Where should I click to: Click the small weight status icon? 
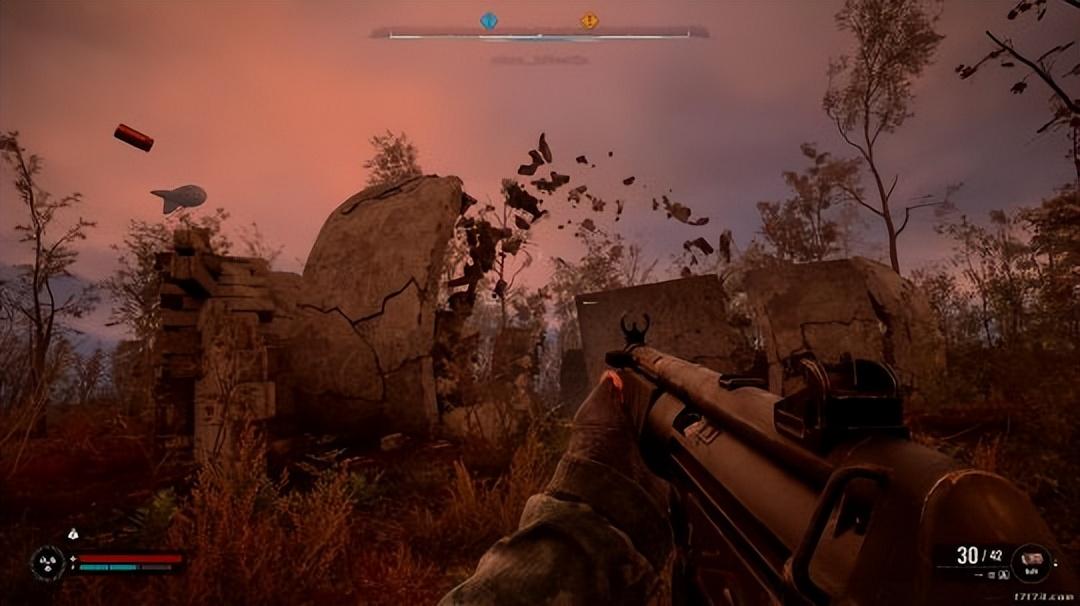(73, 535)
